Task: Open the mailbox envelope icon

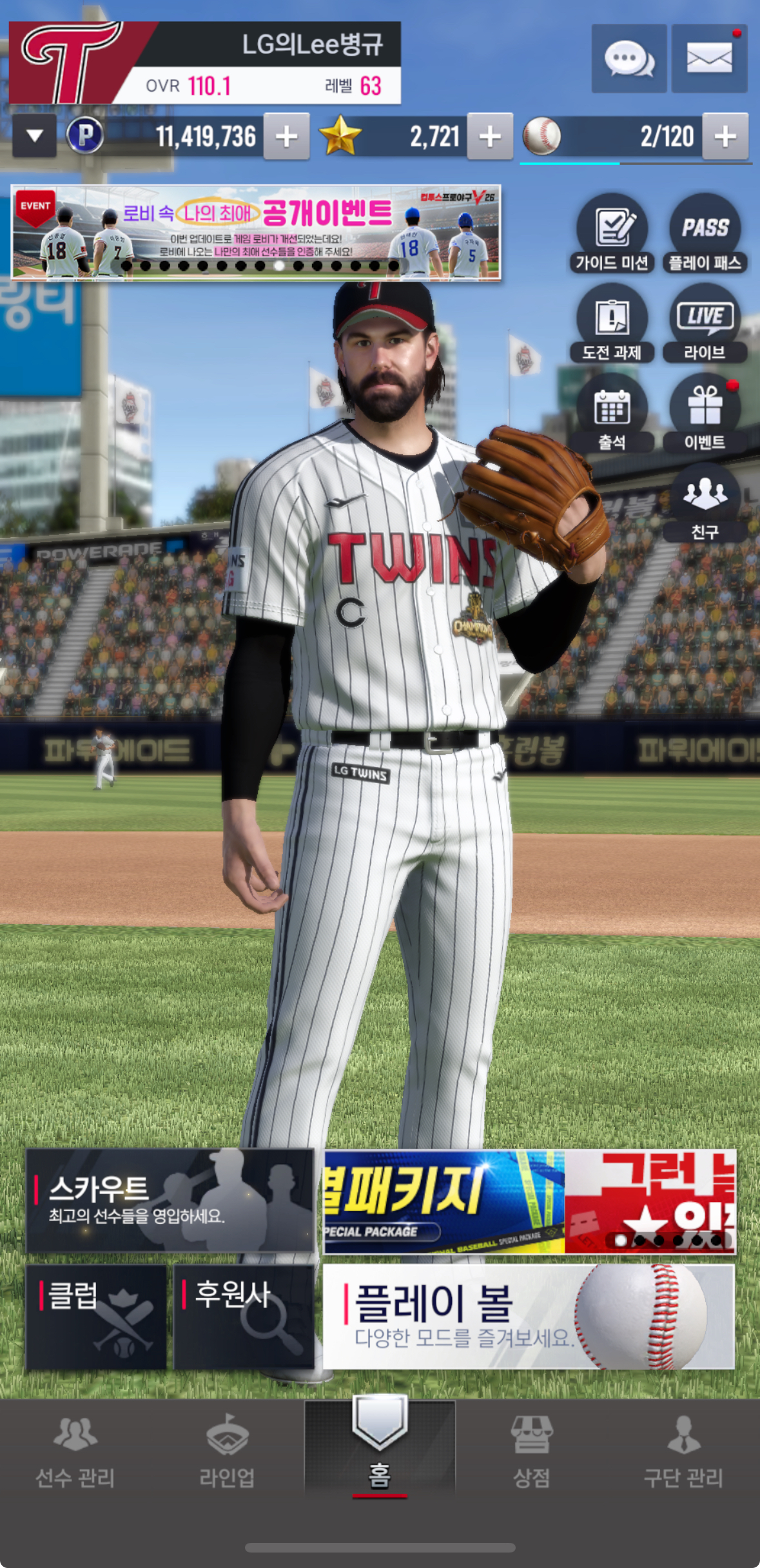Action: [709, 59]
